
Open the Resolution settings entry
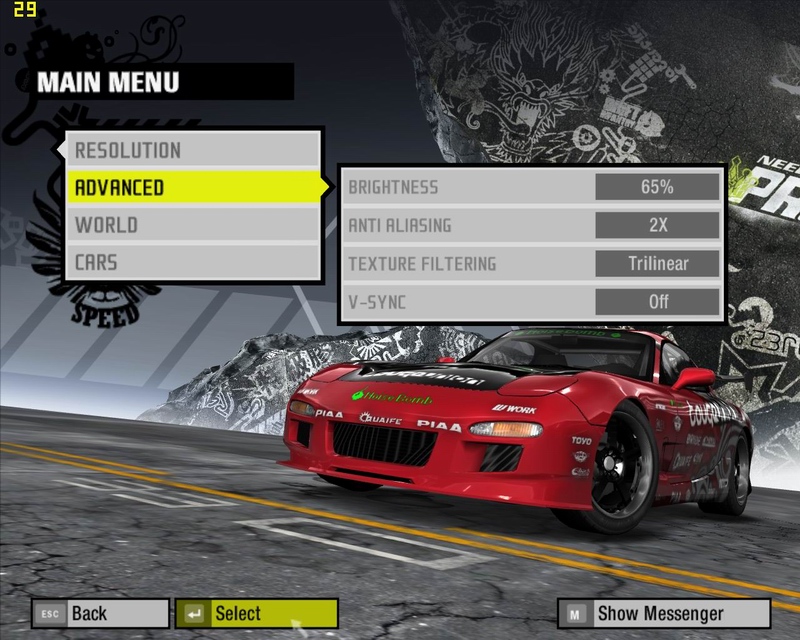click(x=194, y=151)
